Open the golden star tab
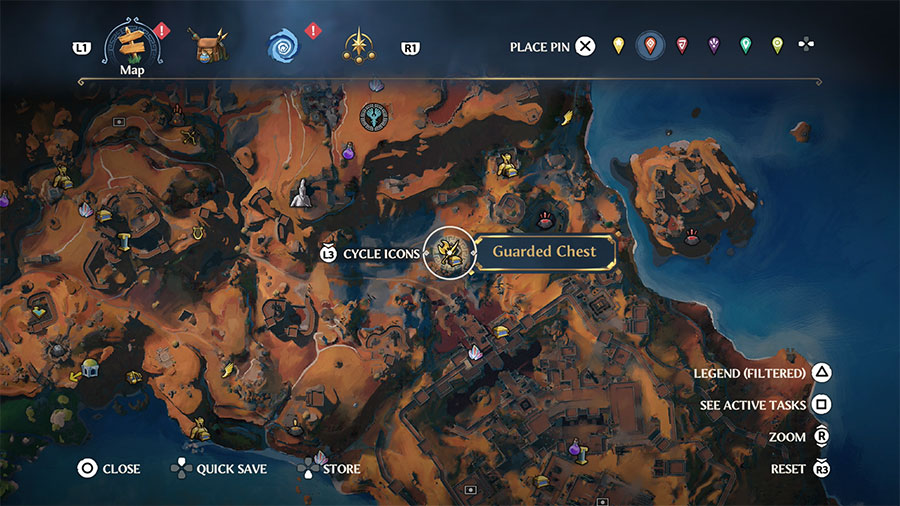This screenshot has width=900, height=506. 358,46
